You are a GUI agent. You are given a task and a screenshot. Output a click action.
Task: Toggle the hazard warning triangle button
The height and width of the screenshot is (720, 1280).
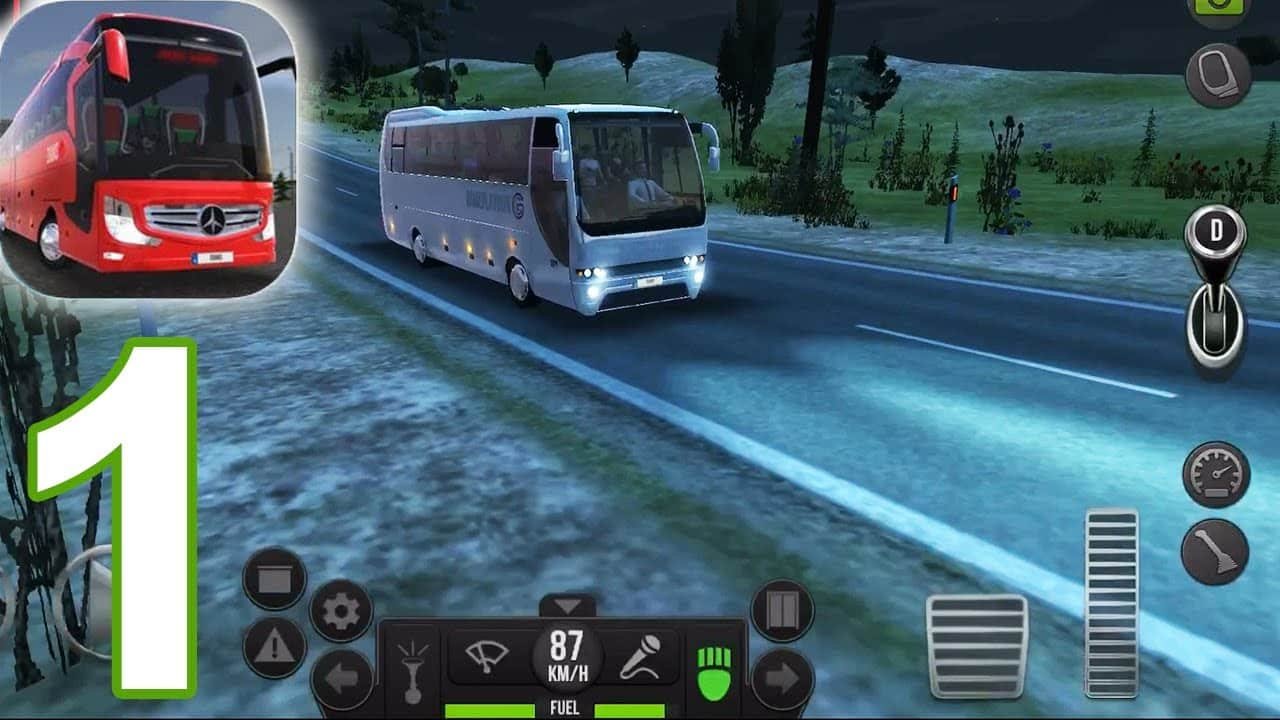(274, 647)
